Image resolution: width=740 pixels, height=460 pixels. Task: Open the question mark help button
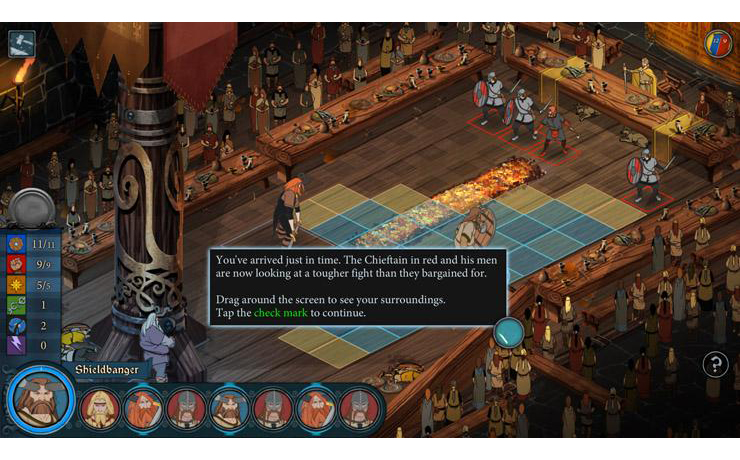tap(715, 364)
